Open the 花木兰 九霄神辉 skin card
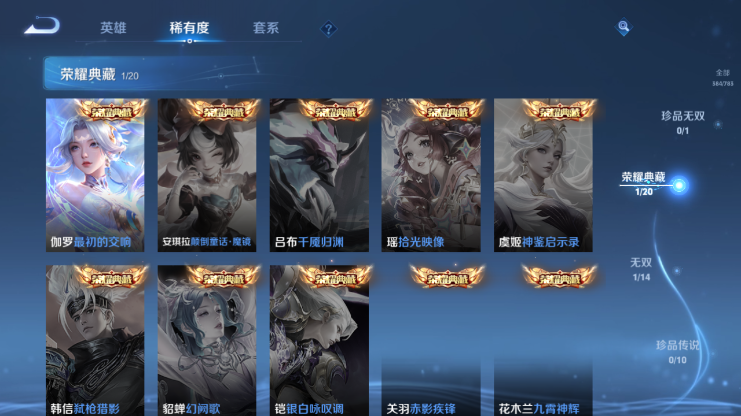The height and width of the screenshot is (416, 741). 543,342
